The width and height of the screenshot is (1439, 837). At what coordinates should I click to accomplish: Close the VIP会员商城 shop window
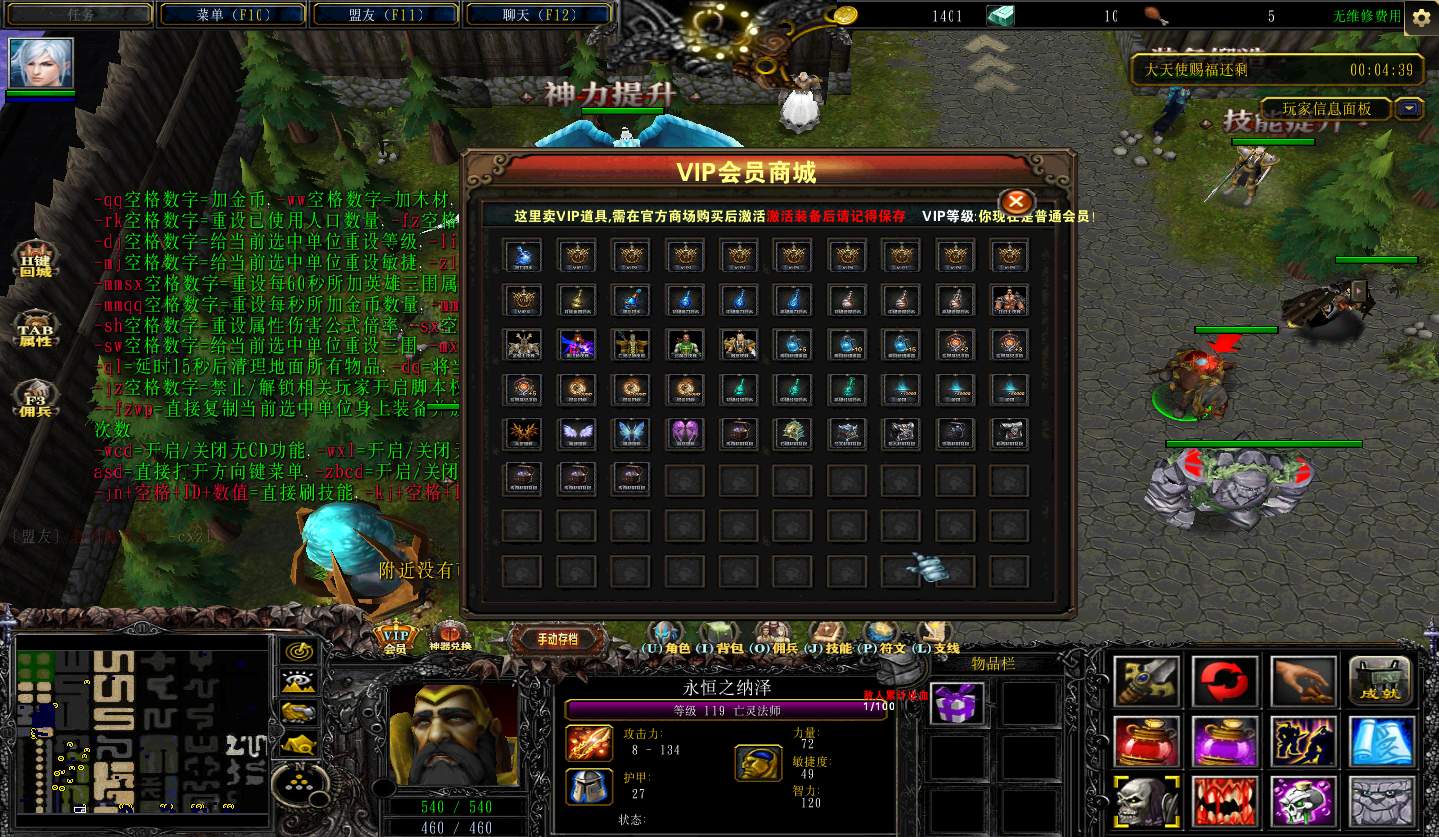point(1015,201)
